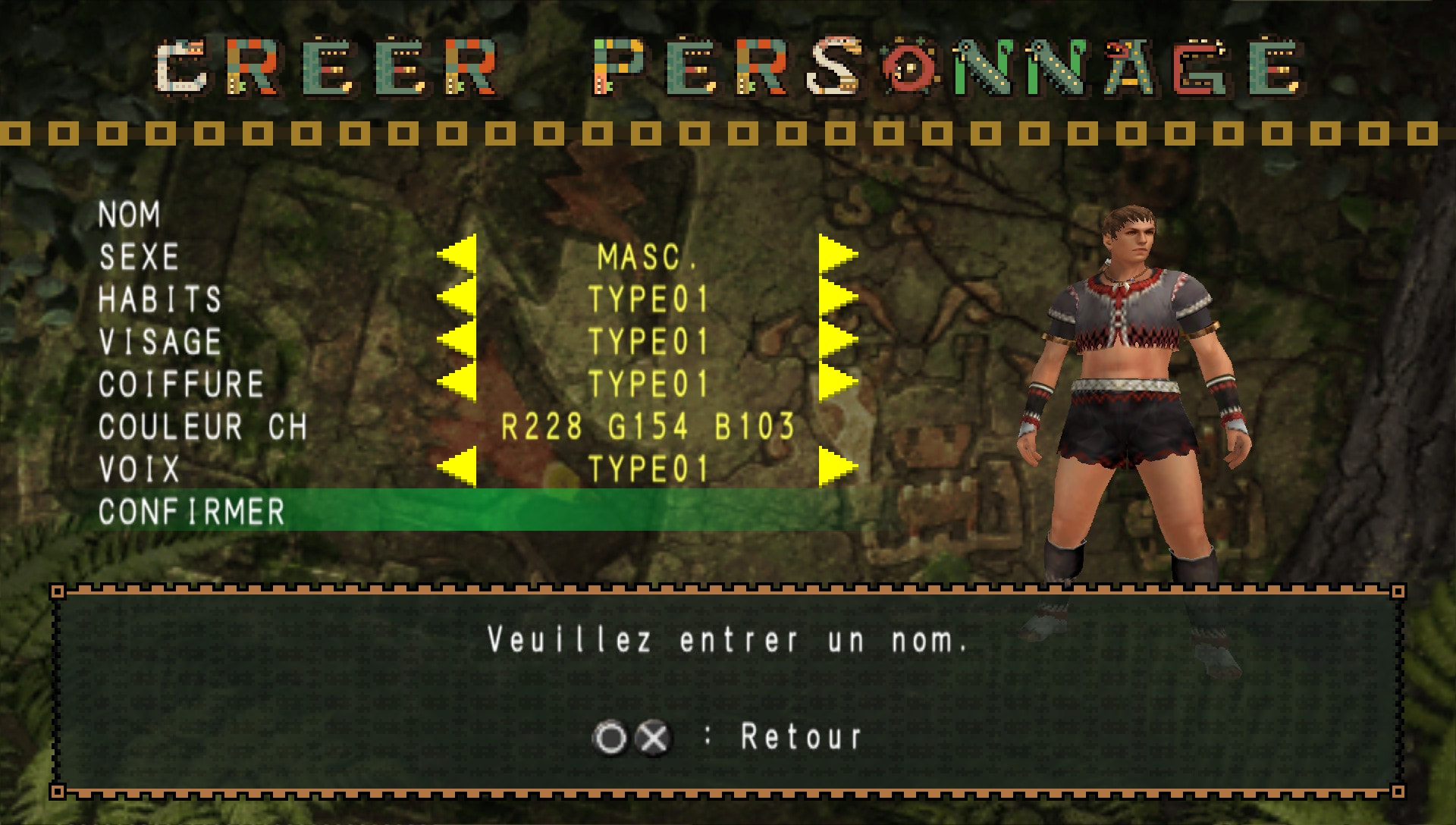The image size is (1456, 825).
Task: Click the cross PlayStation button icon
Action: [654, 734]
